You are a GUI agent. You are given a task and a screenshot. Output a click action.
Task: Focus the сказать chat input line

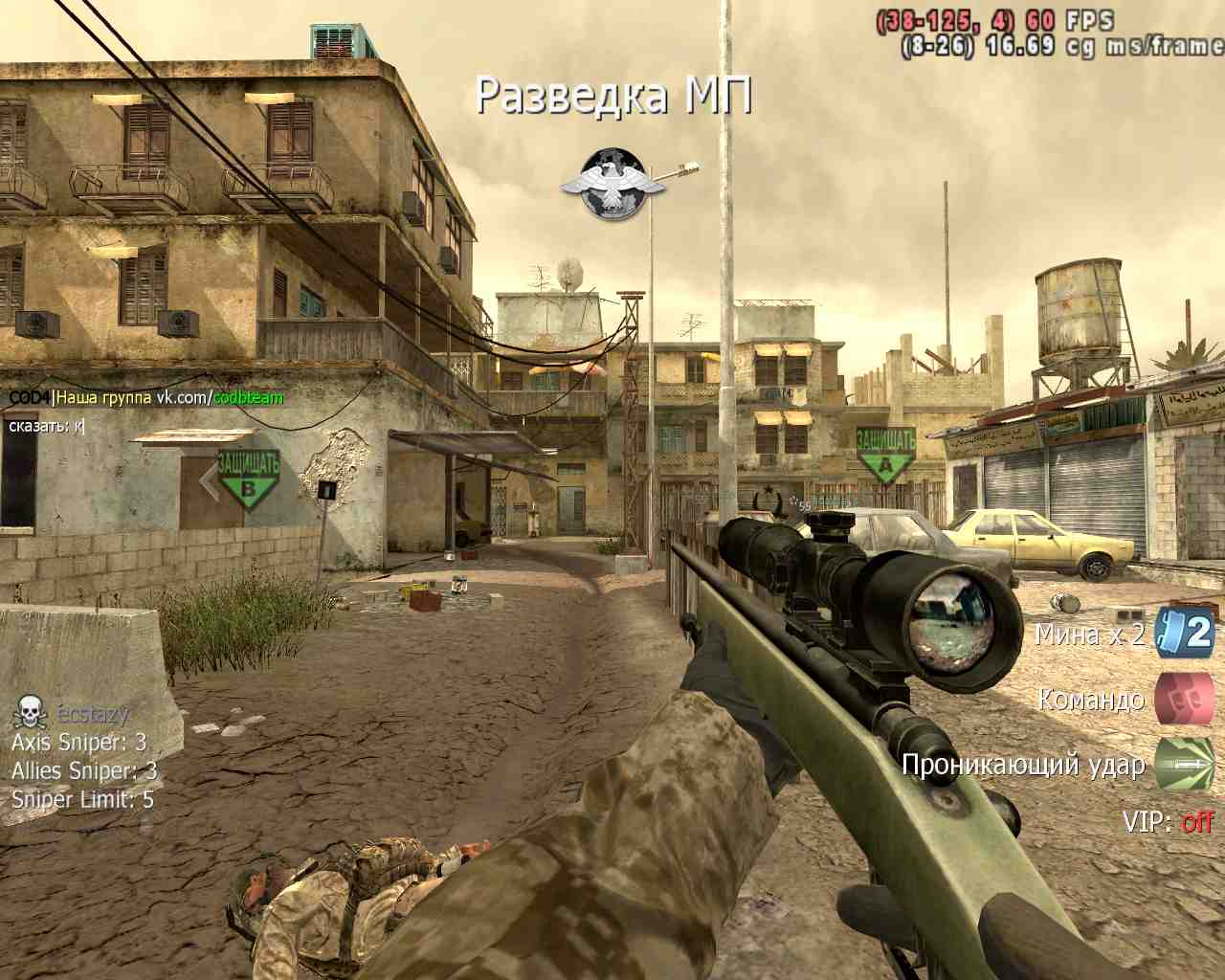[48, 425]
